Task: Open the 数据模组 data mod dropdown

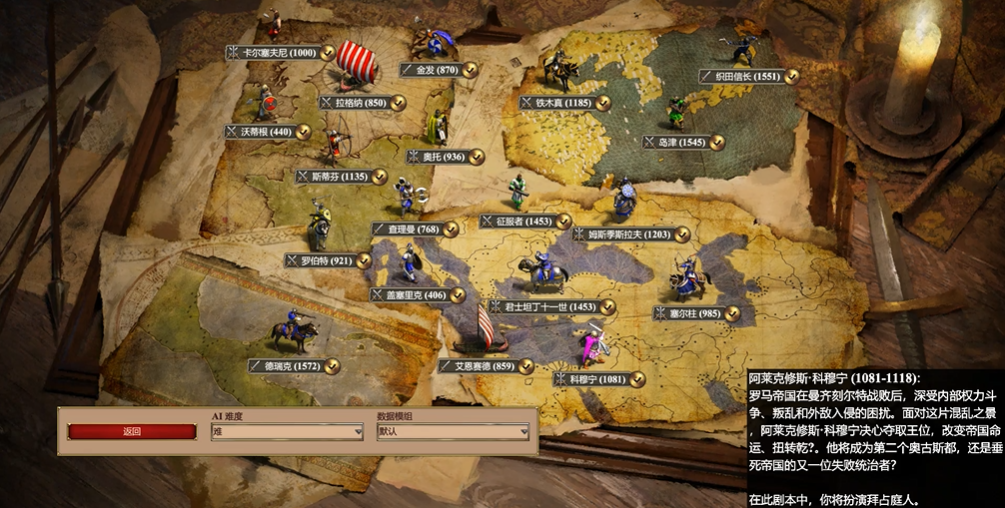Action: (452, 432)
